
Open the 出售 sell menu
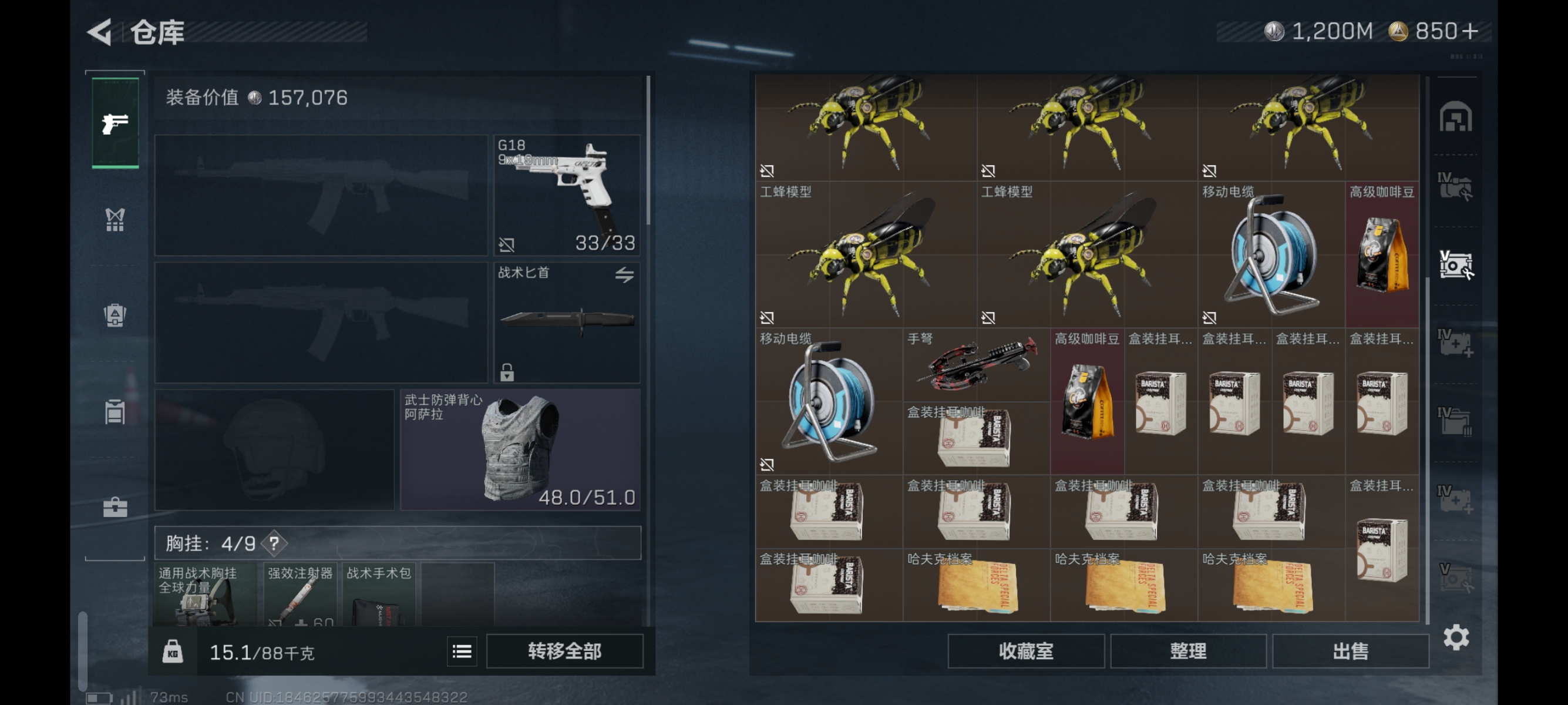point(1350,652)
